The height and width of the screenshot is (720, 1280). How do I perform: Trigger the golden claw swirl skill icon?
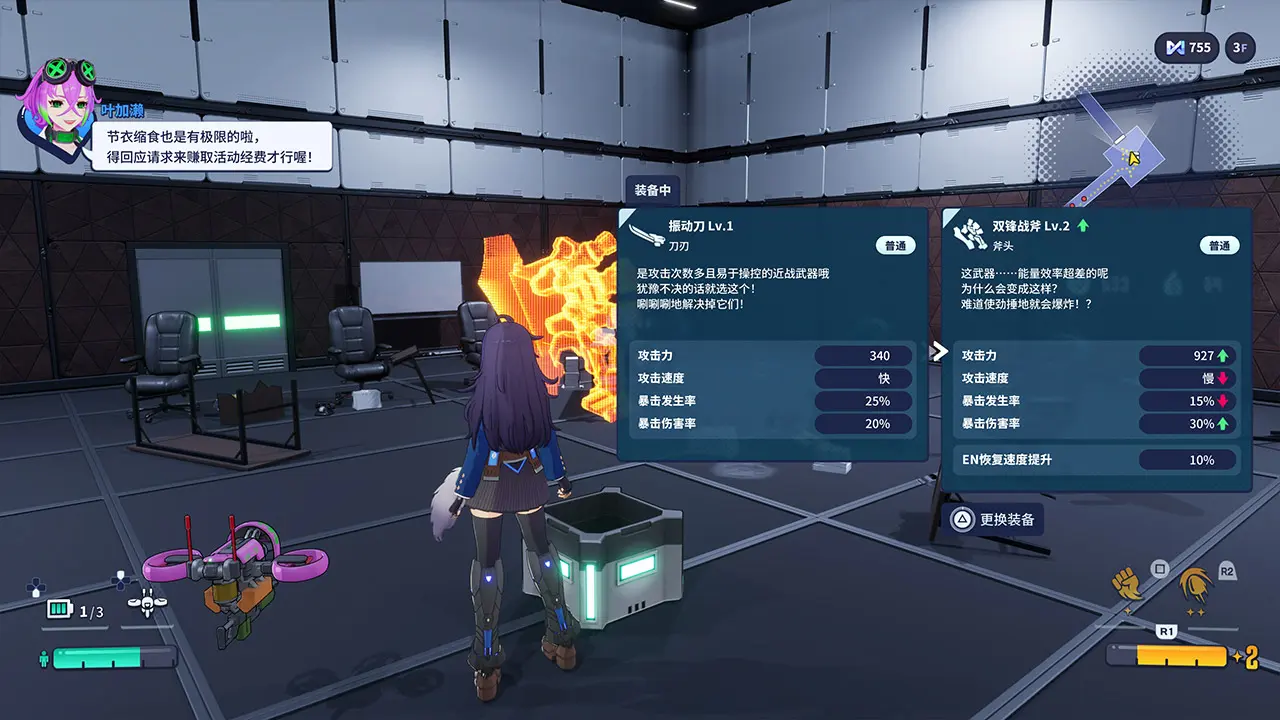point(1193,583)
